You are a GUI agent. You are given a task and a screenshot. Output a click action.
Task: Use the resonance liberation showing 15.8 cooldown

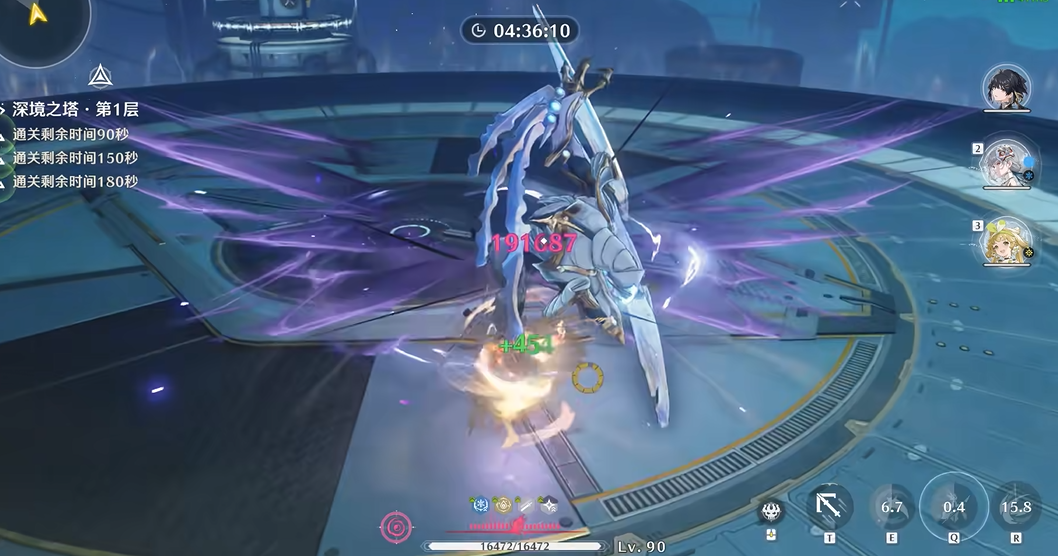coord(1016,507)
